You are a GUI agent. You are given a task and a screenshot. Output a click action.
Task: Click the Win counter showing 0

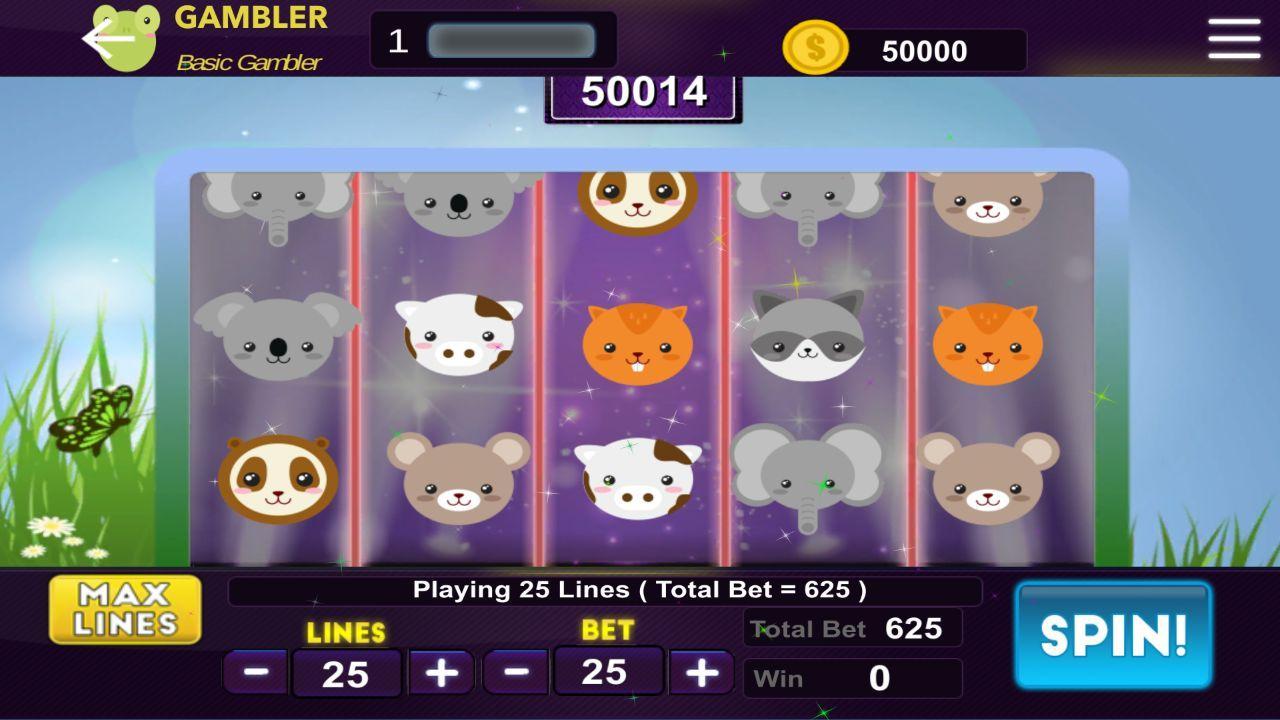pyautogui.click(x=852, y=678)
